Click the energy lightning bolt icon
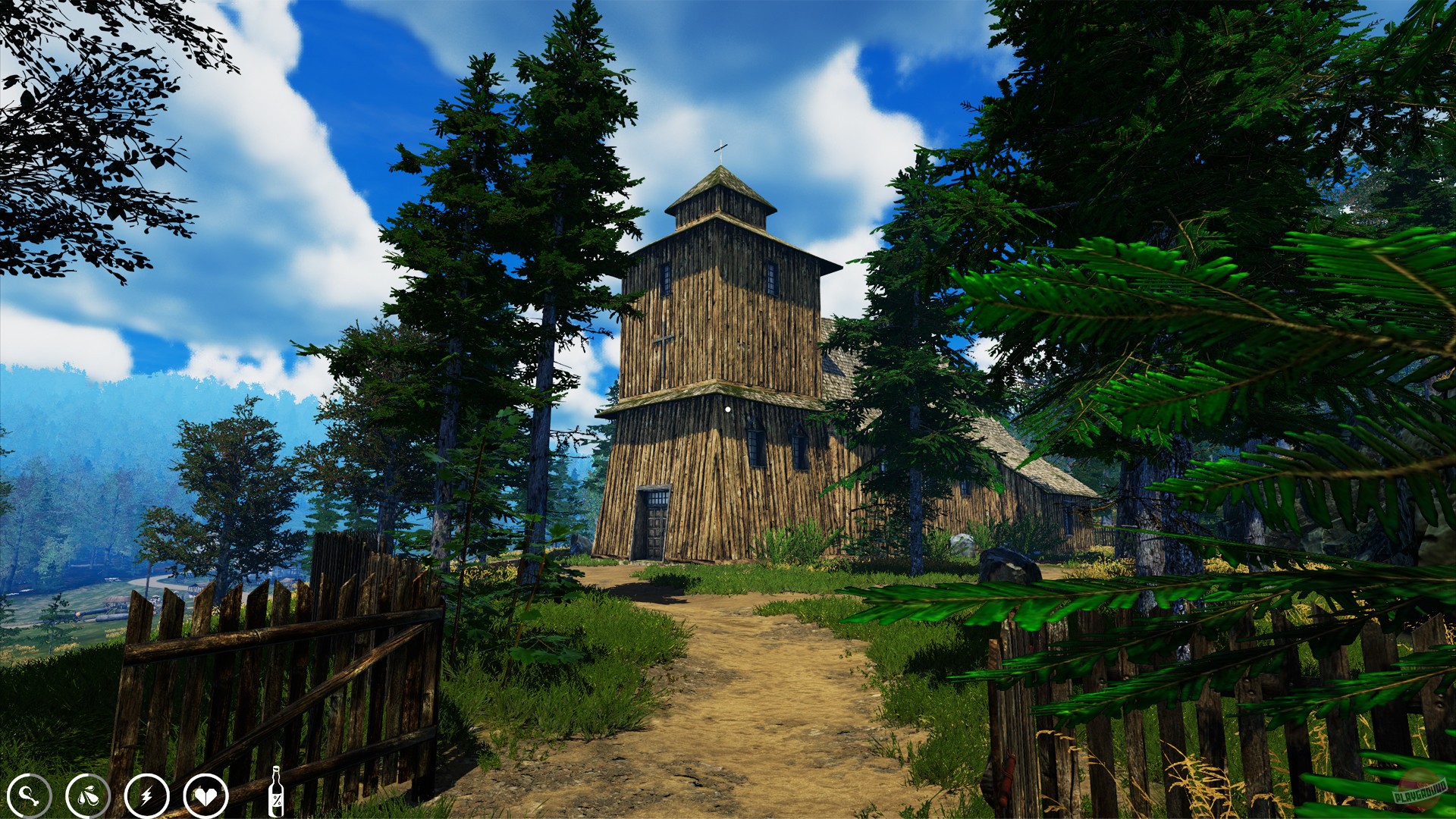 [147, 795]
